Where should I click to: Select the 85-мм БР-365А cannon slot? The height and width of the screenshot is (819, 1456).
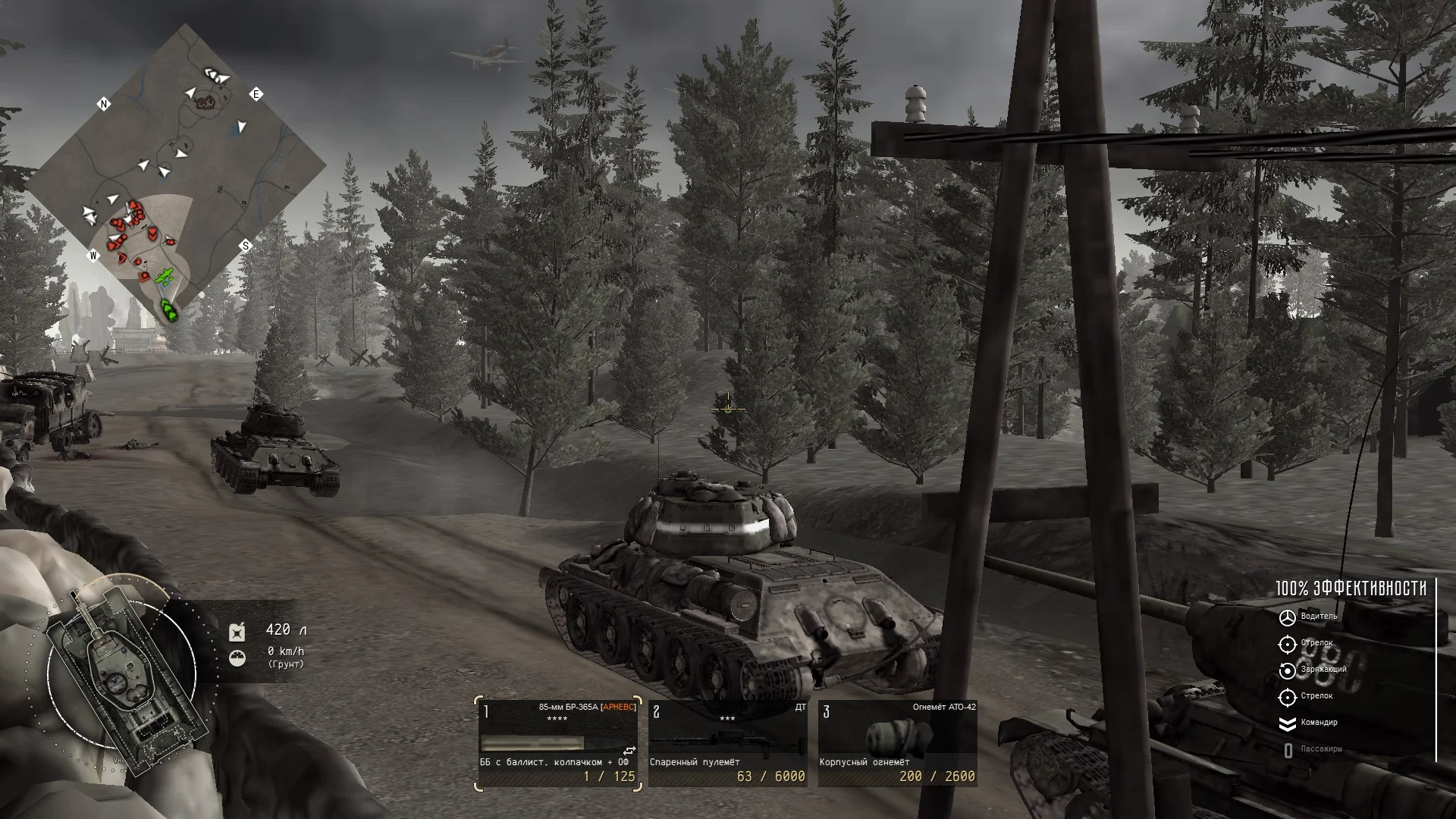560,743
